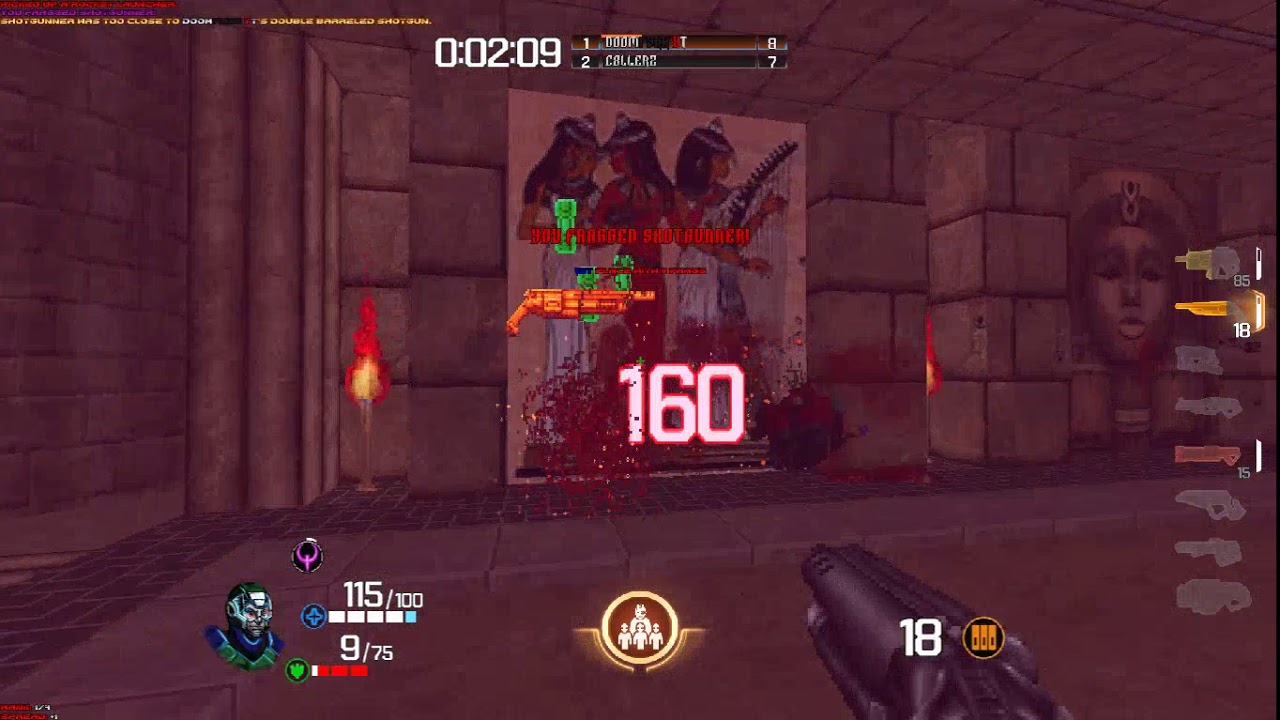This screenshot has height=720, width=1280.
Task: Toggle the bottom grenade launcher weapon slot
Action: tap(1212, 600)
